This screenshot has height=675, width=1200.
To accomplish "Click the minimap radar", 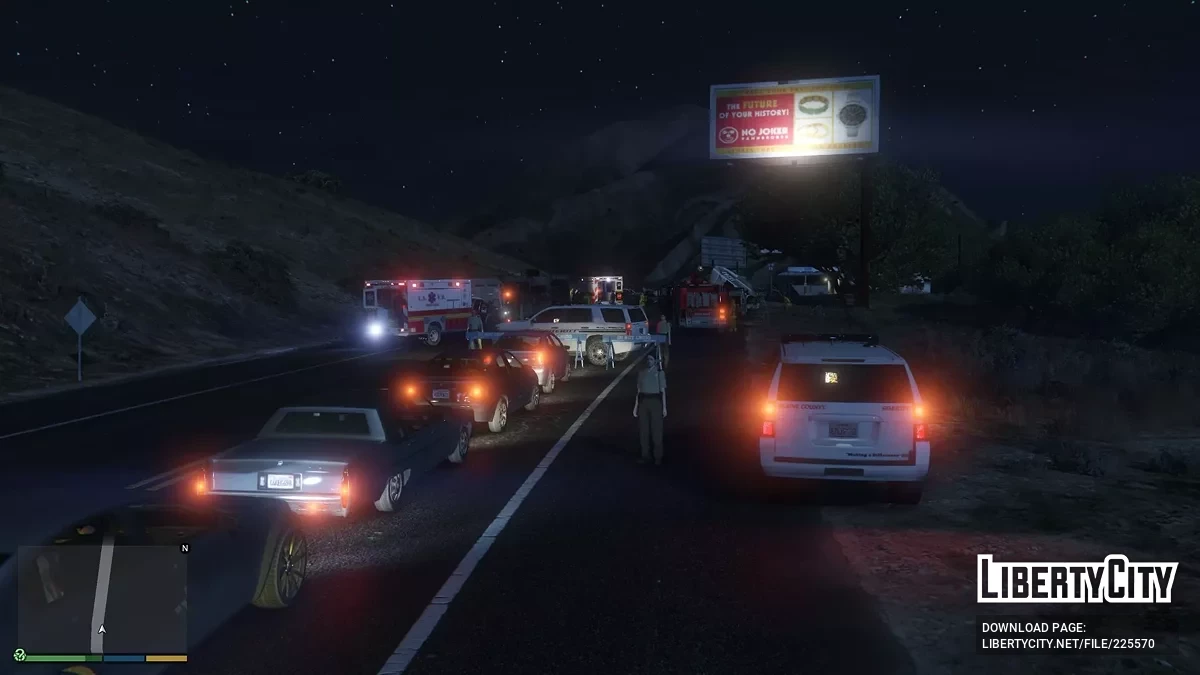I will [x=102, y=599].
